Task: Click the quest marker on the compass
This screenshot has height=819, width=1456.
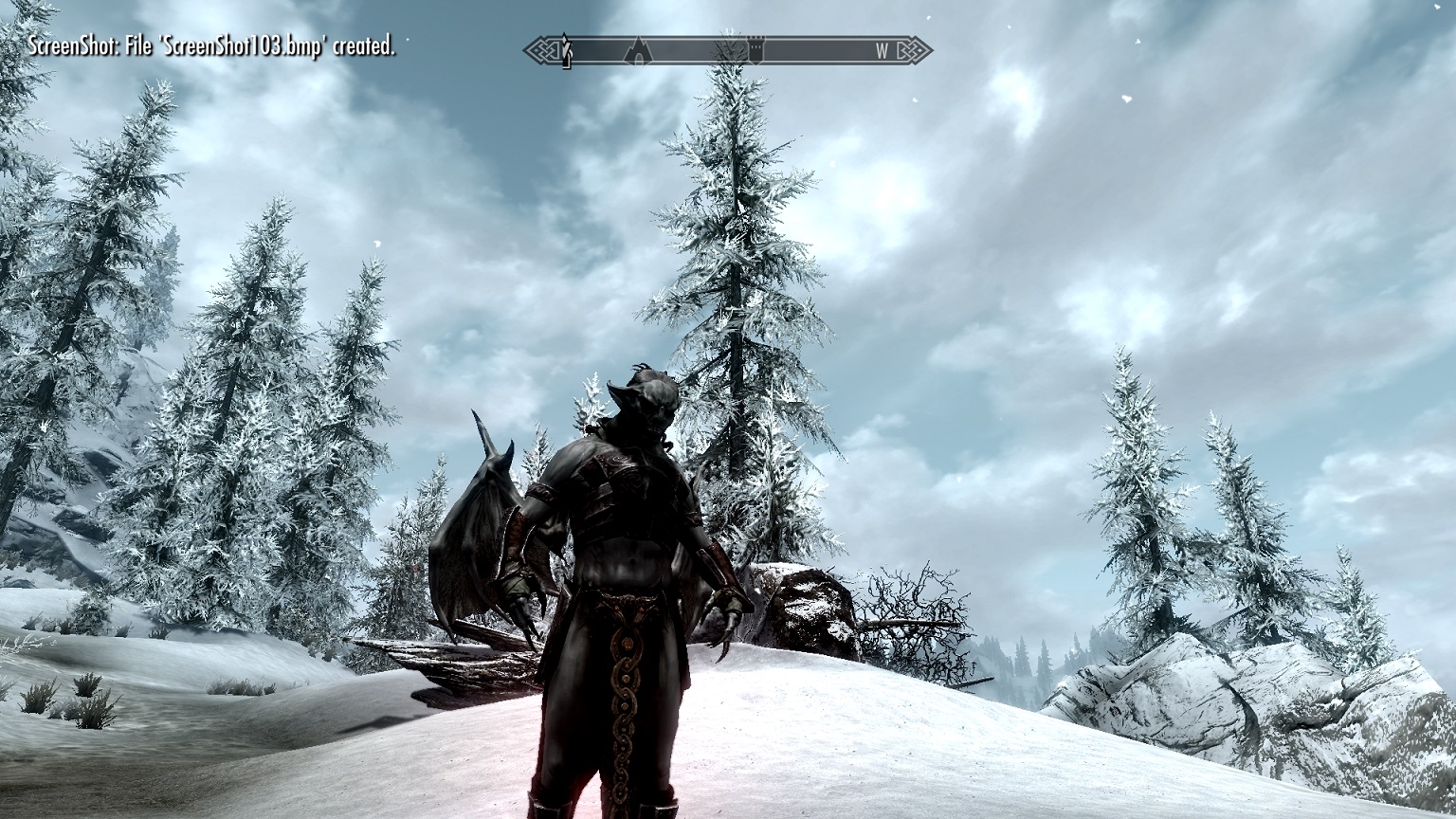Action: [566, 50]
